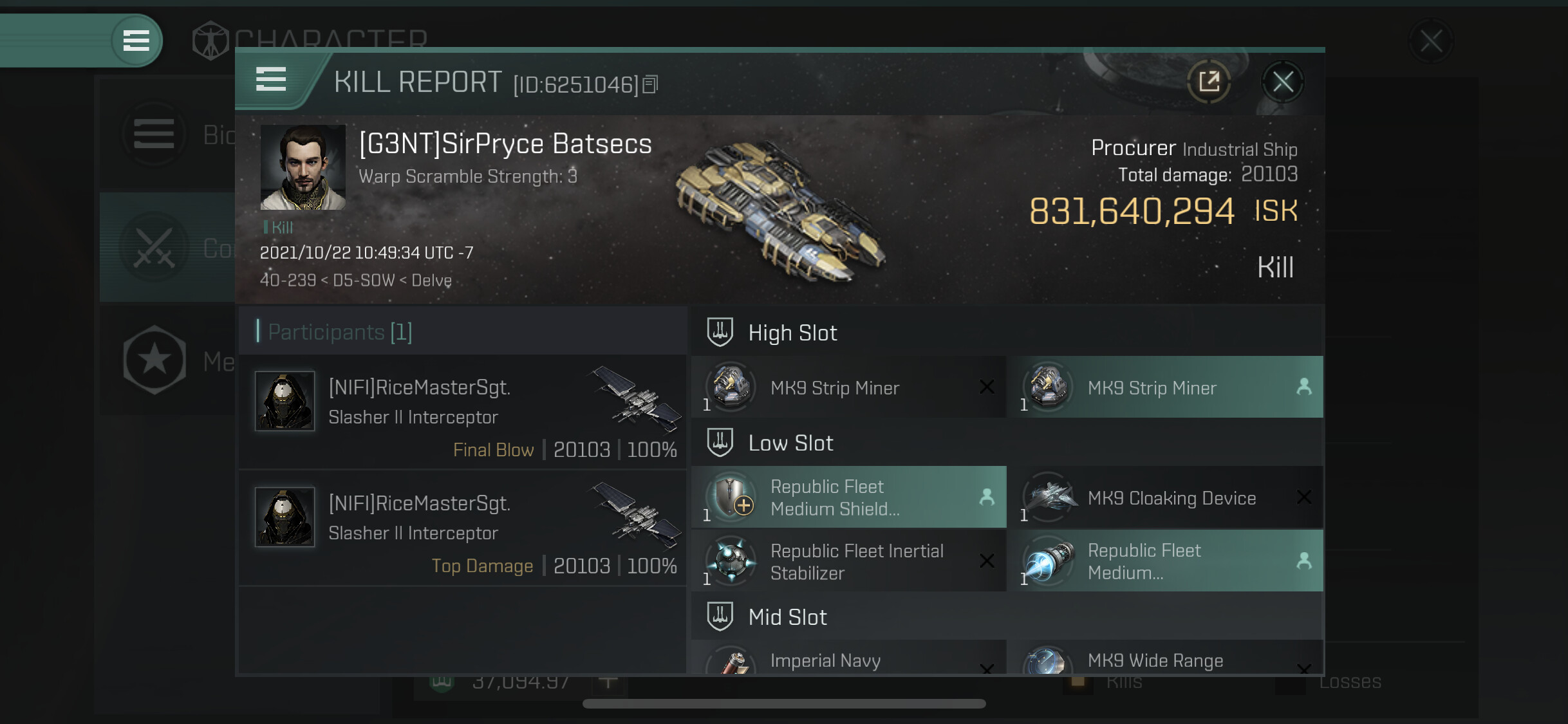Open the Kill Report hamburger menu
The width and height of the screenshot is (1568, 724).
click(271, 80)
